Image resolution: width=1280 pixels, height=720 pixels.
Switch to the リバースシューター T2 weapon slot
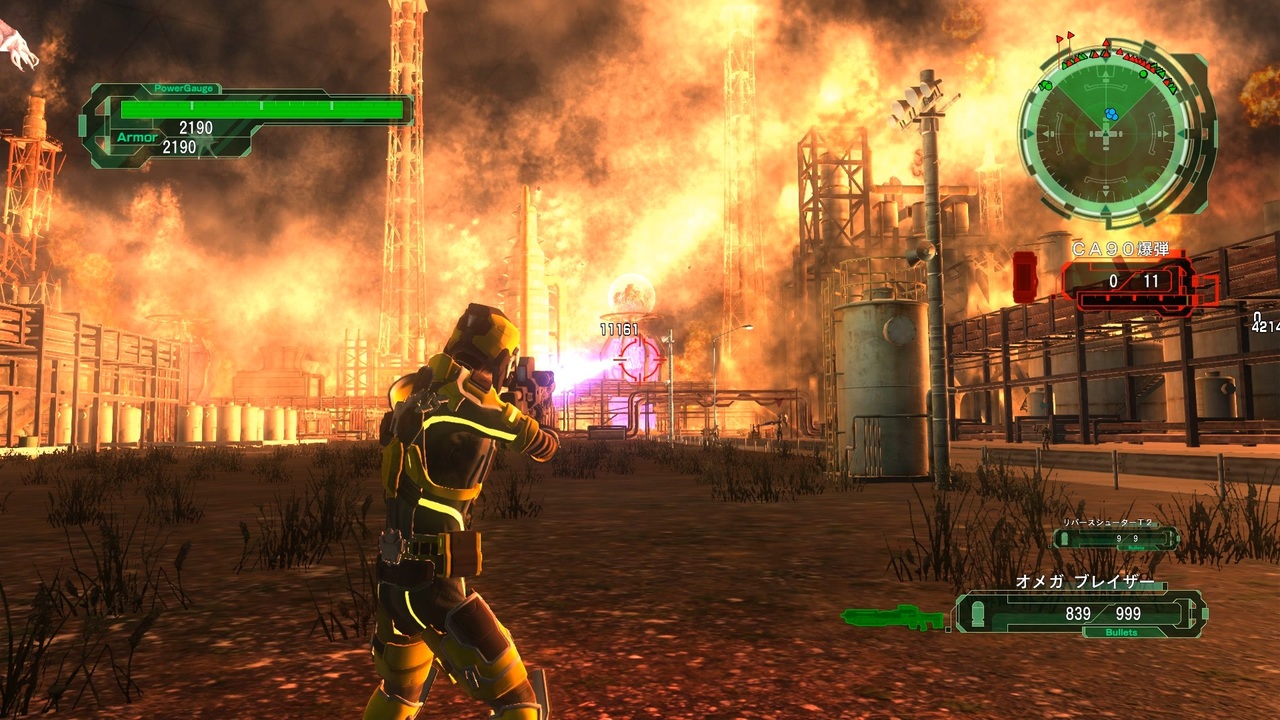[1115, 538]
